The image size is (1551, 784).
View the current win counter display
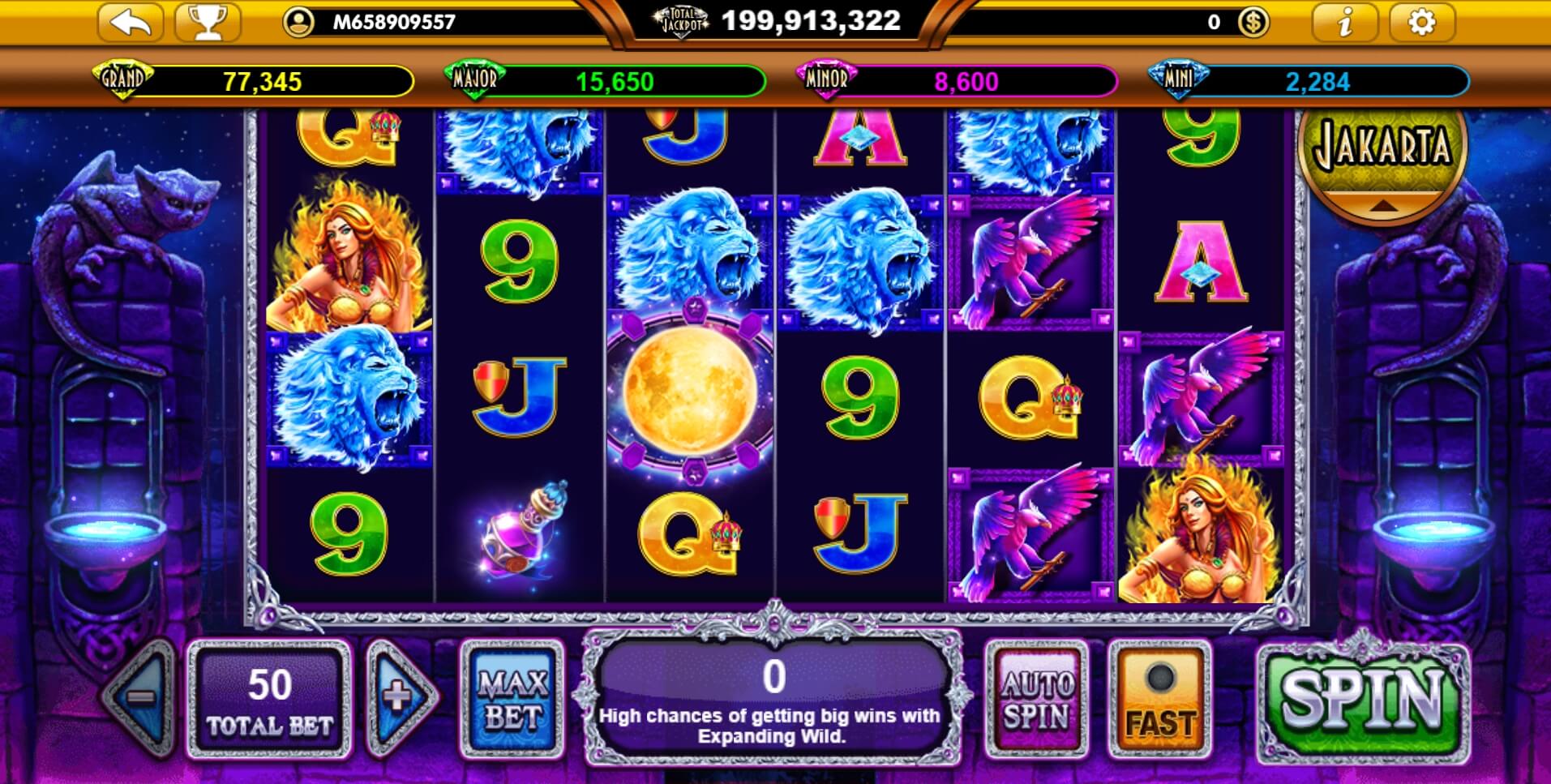[773, 675]
